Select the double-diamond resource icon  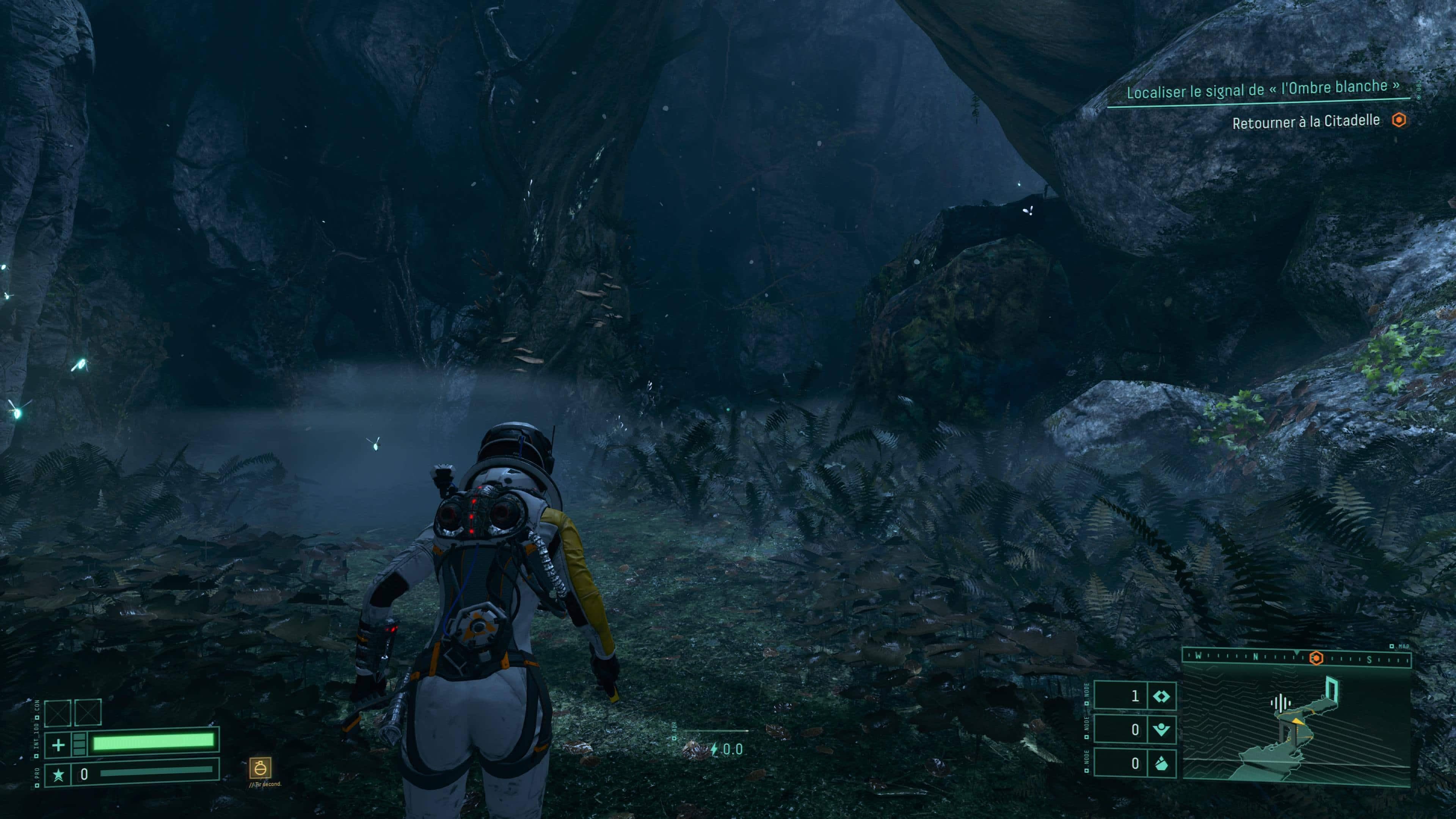tap(1161, 697)
